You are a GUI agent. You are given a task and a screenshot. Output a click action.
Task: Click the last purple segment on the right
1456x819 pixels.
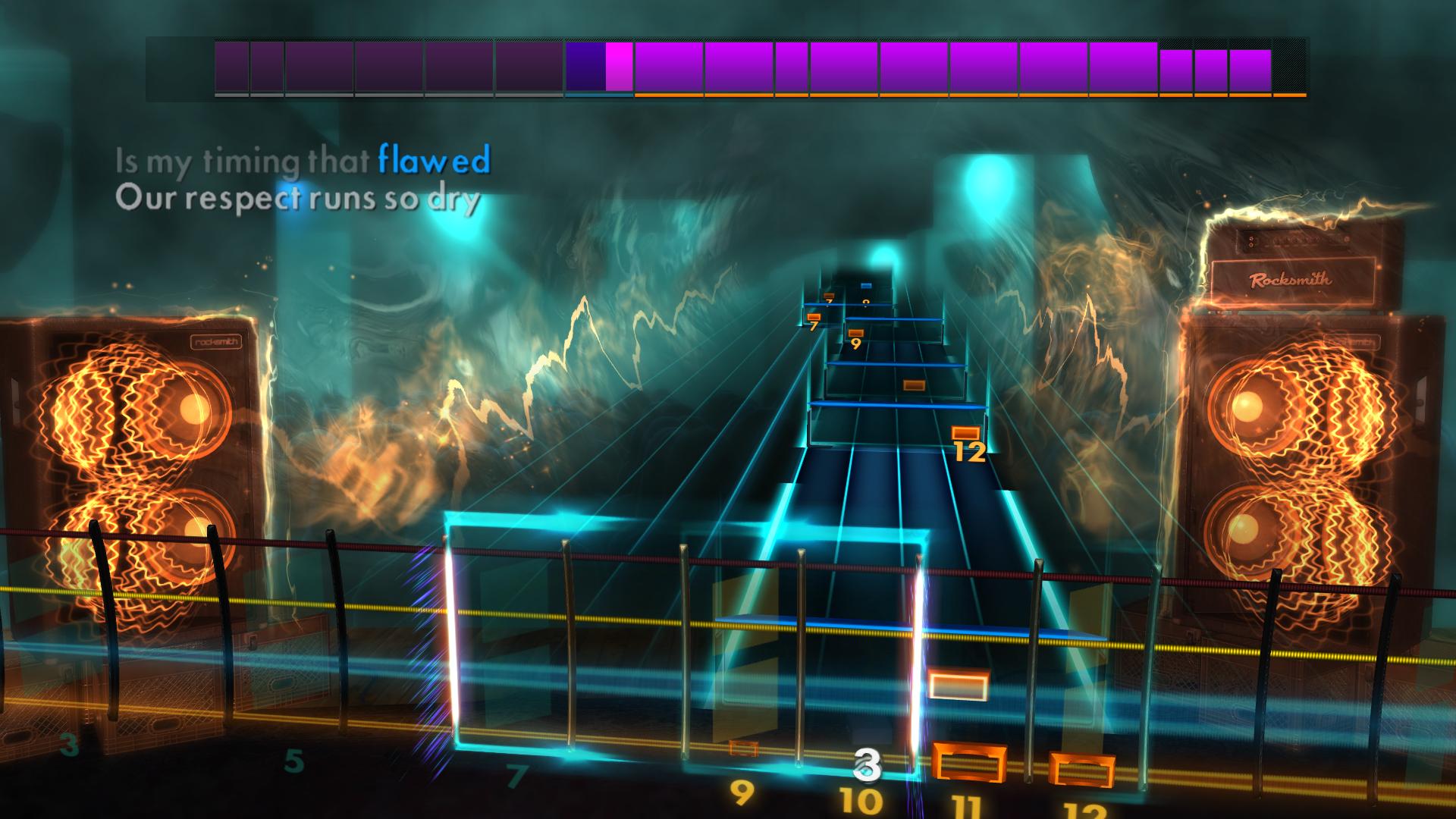coord(1249,71)
